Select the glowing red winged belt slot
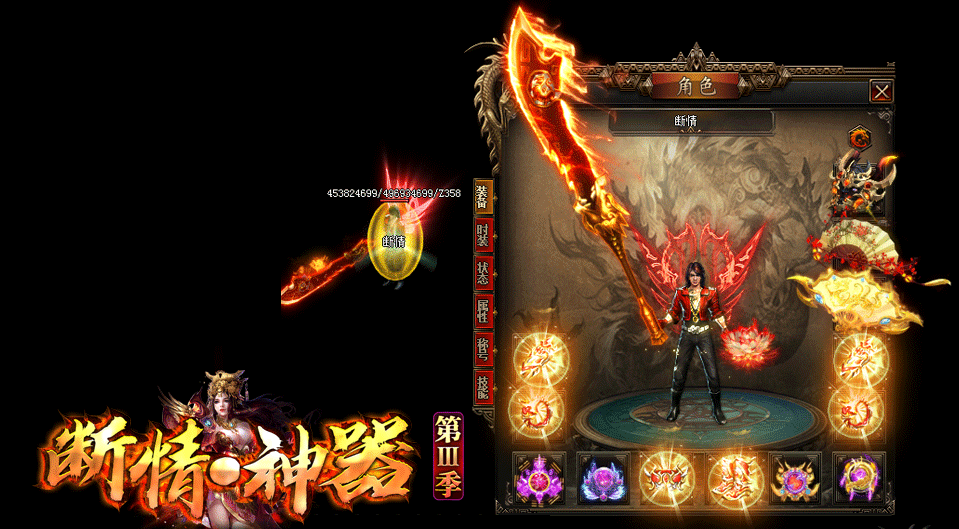 point(667,478)
